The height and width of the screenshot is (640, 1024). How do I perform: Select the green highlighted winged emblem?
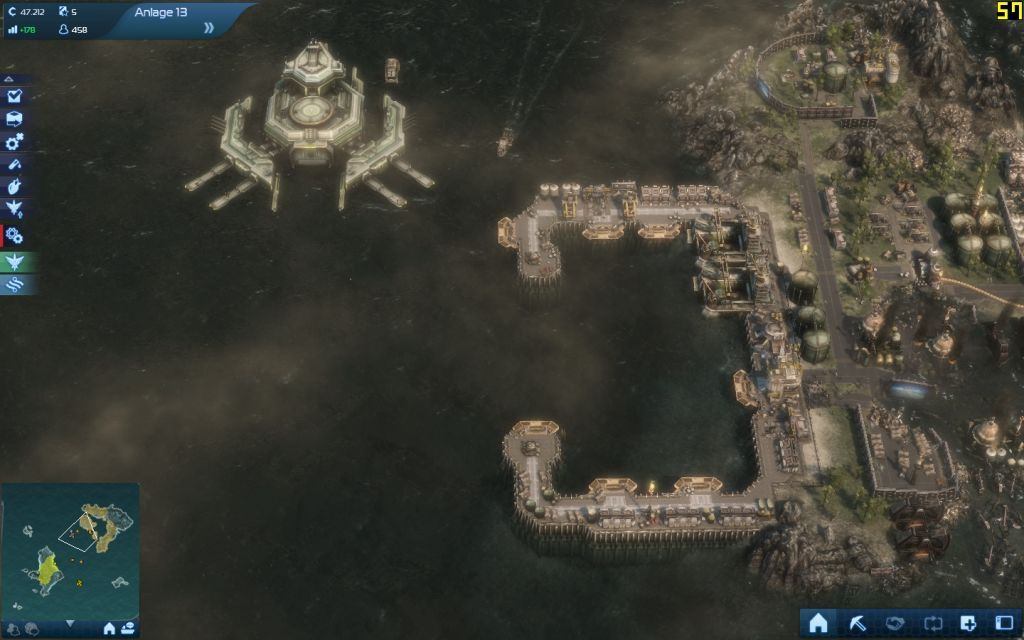click(x=15, y=261)
